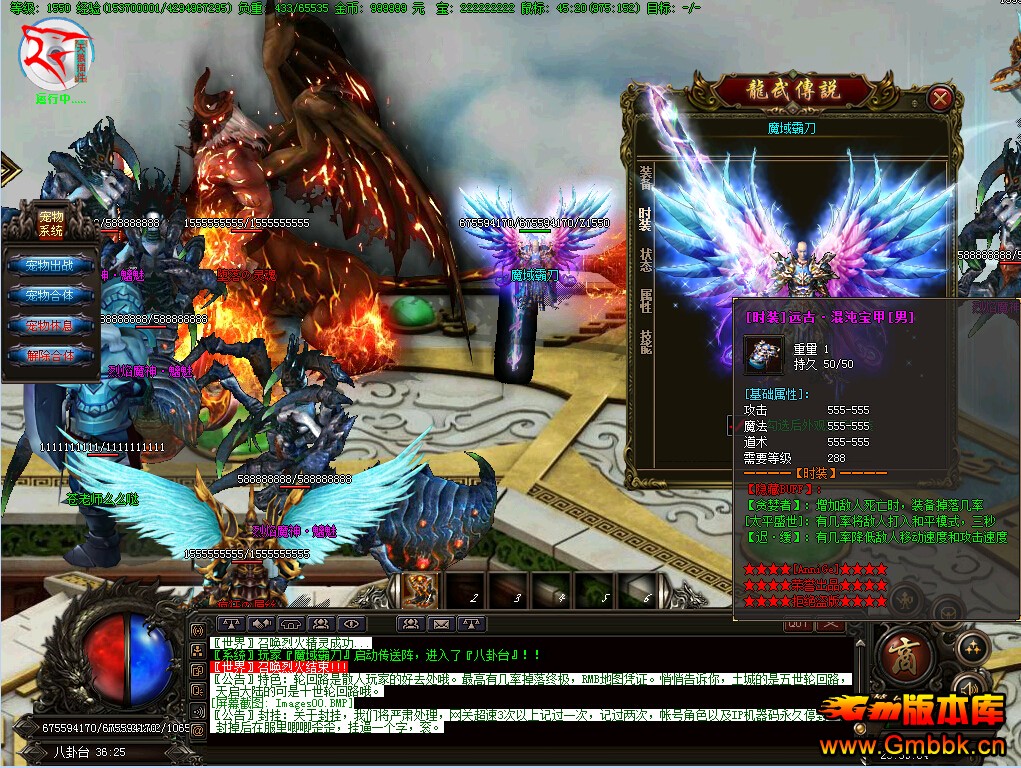Screen dimensions: 1021x768
Task: Click the sparkle icon button beside shop
Action: pos(971,648)
